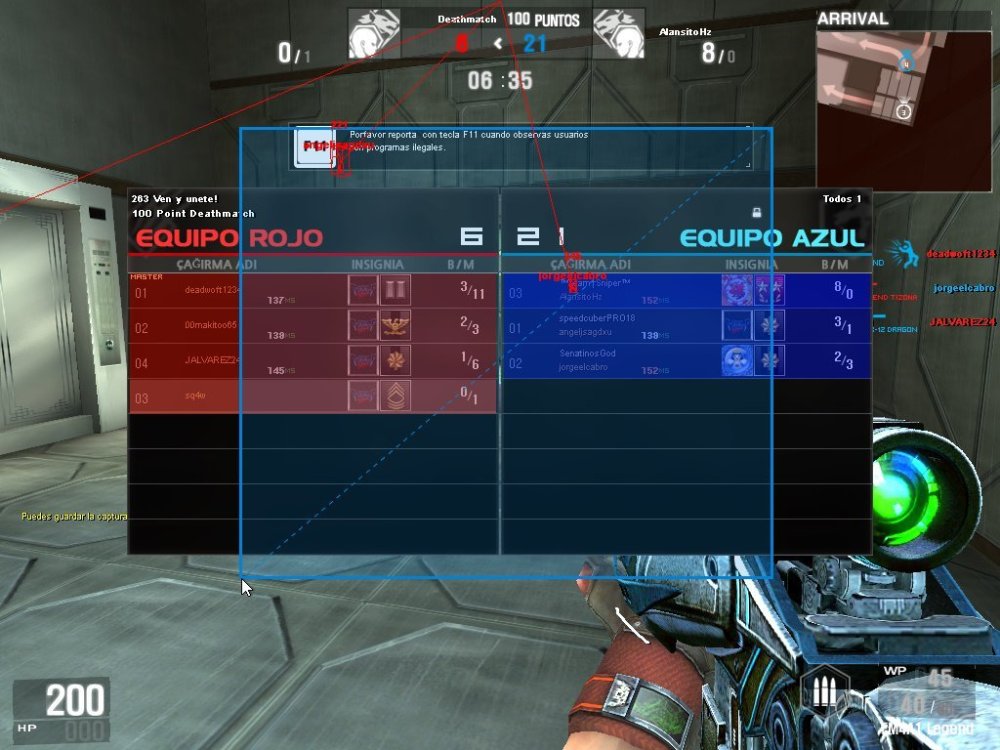Select AlansitoHz's row on the blue team
Screen dimensions: 1000x750
click(x=685, y=291)
